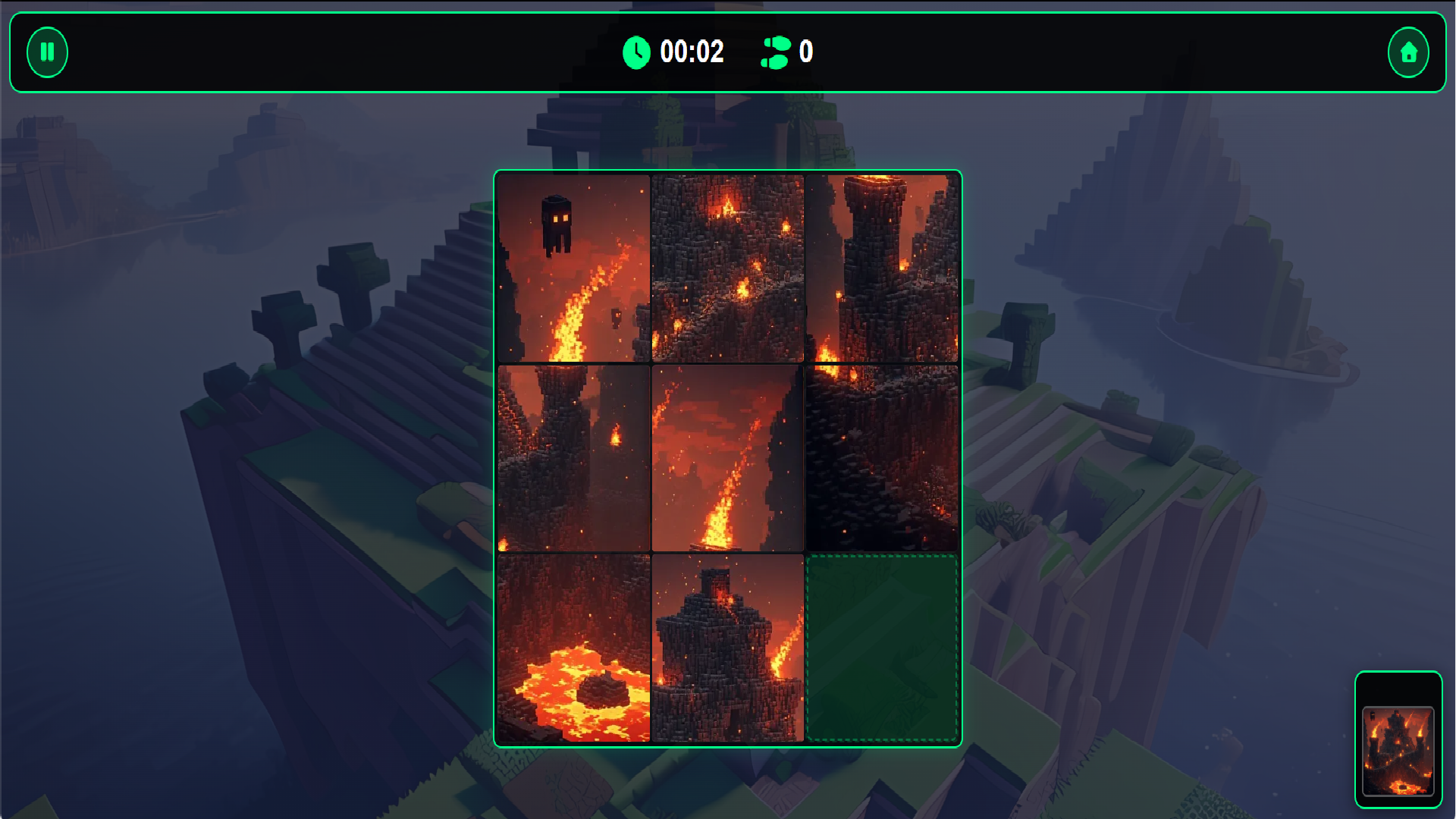This screenshot has width=1456, height=819.
Task: Select the tile showing the lava pool crater
Action: (x=574, y=648)
